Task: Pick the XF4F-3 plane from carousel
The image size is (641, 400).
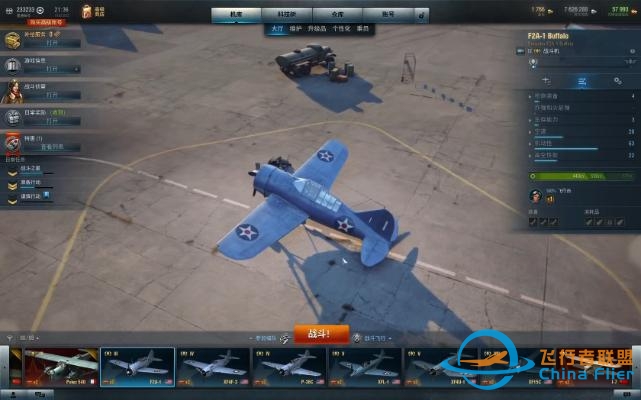Action: point(212,368)
